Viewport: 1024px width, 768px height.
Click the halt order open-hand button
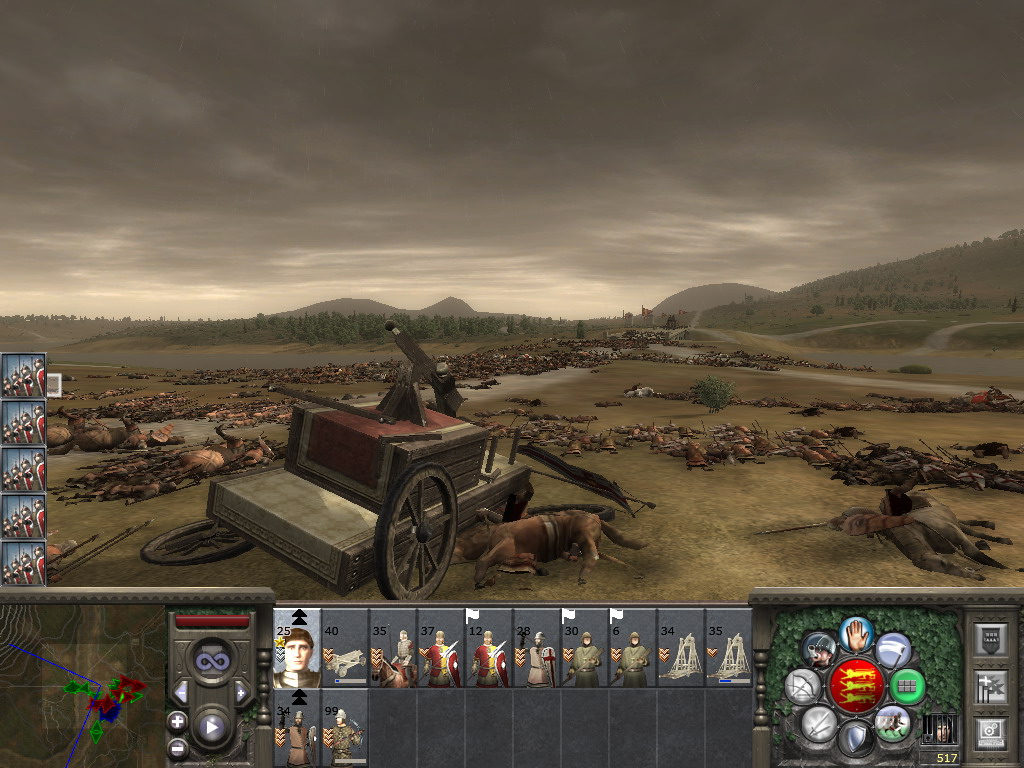click(855, 634)
